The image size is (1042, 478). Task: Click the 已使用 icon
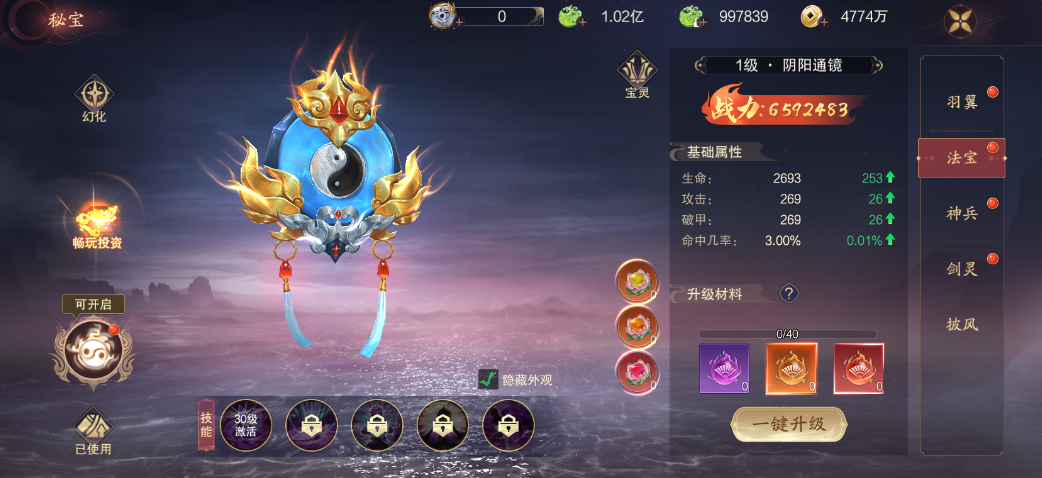[x=93, y=430]
